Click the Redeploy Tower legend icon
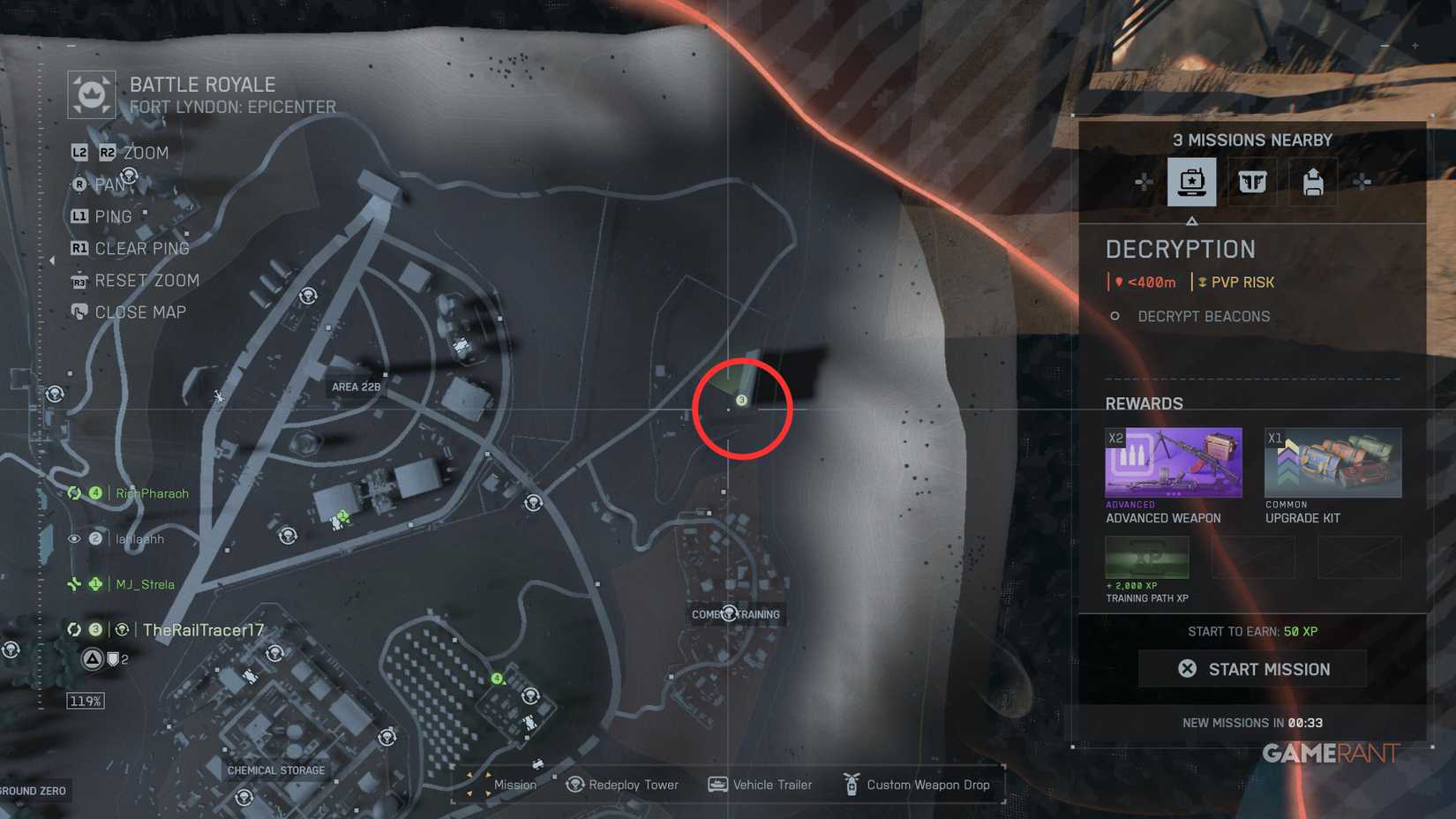Image resolution: width=1456 pixels, height=819 pixels. 574,785
